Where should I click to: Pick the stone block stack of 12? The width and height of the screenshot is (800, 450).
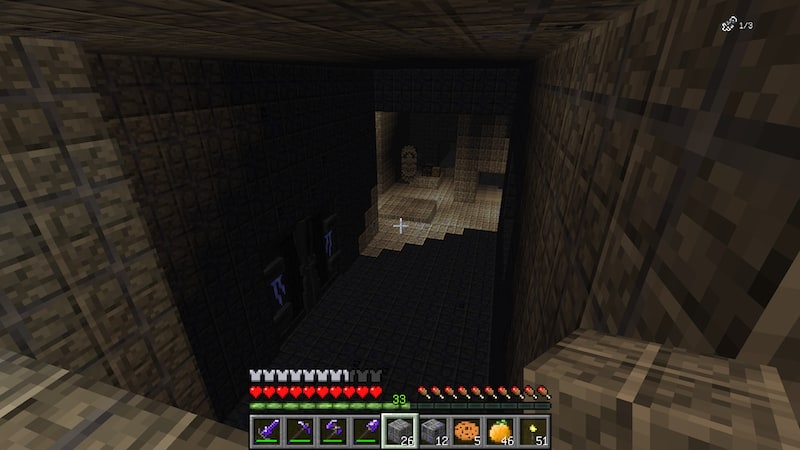431,431
